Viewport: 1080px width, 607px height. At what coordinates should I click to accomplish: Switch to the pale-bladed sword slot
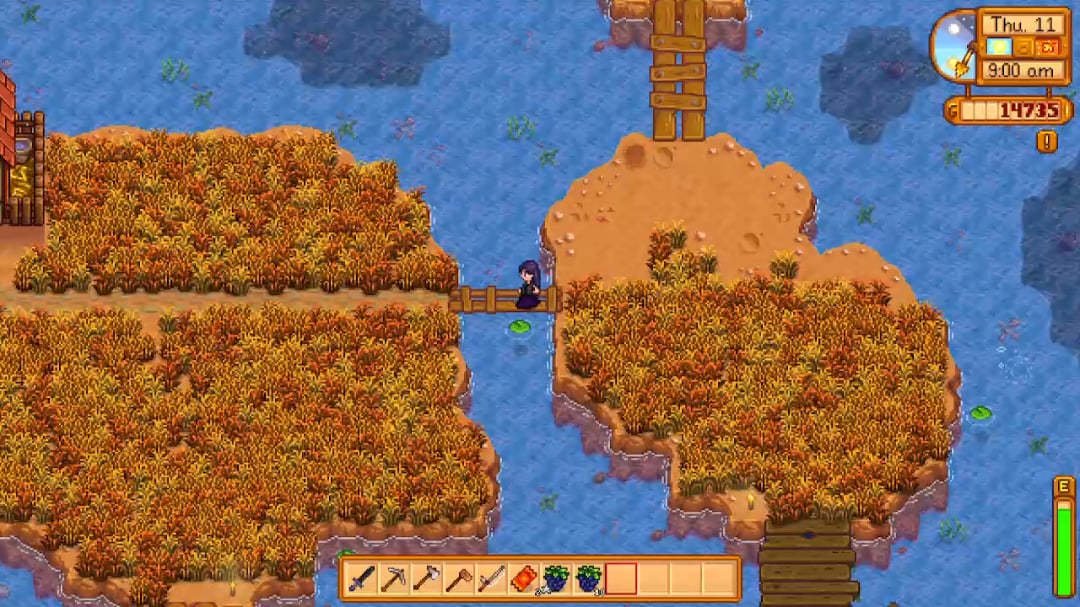tap(491, 578)
